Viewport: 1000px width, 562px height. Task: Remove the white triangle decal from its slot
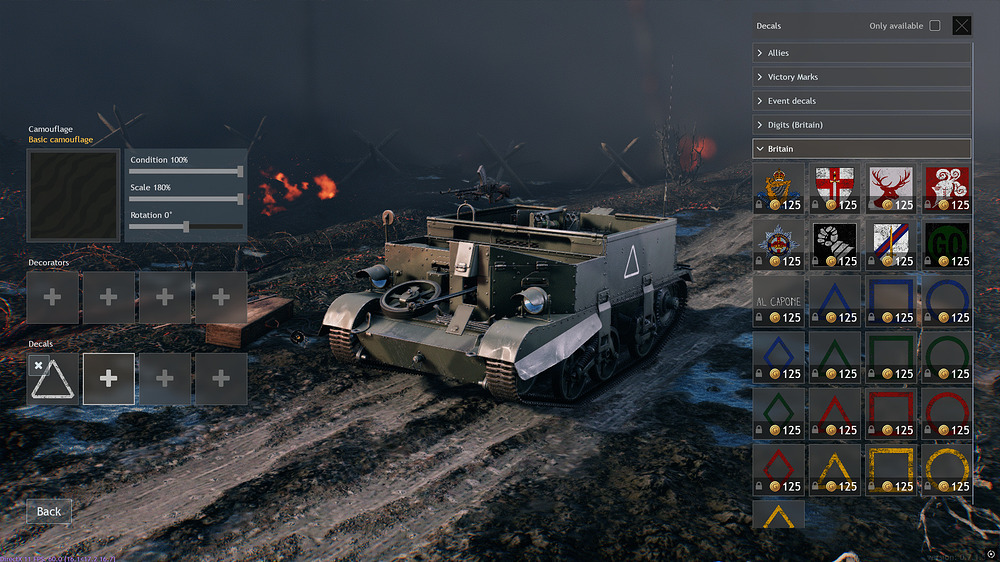coord(38,366)
